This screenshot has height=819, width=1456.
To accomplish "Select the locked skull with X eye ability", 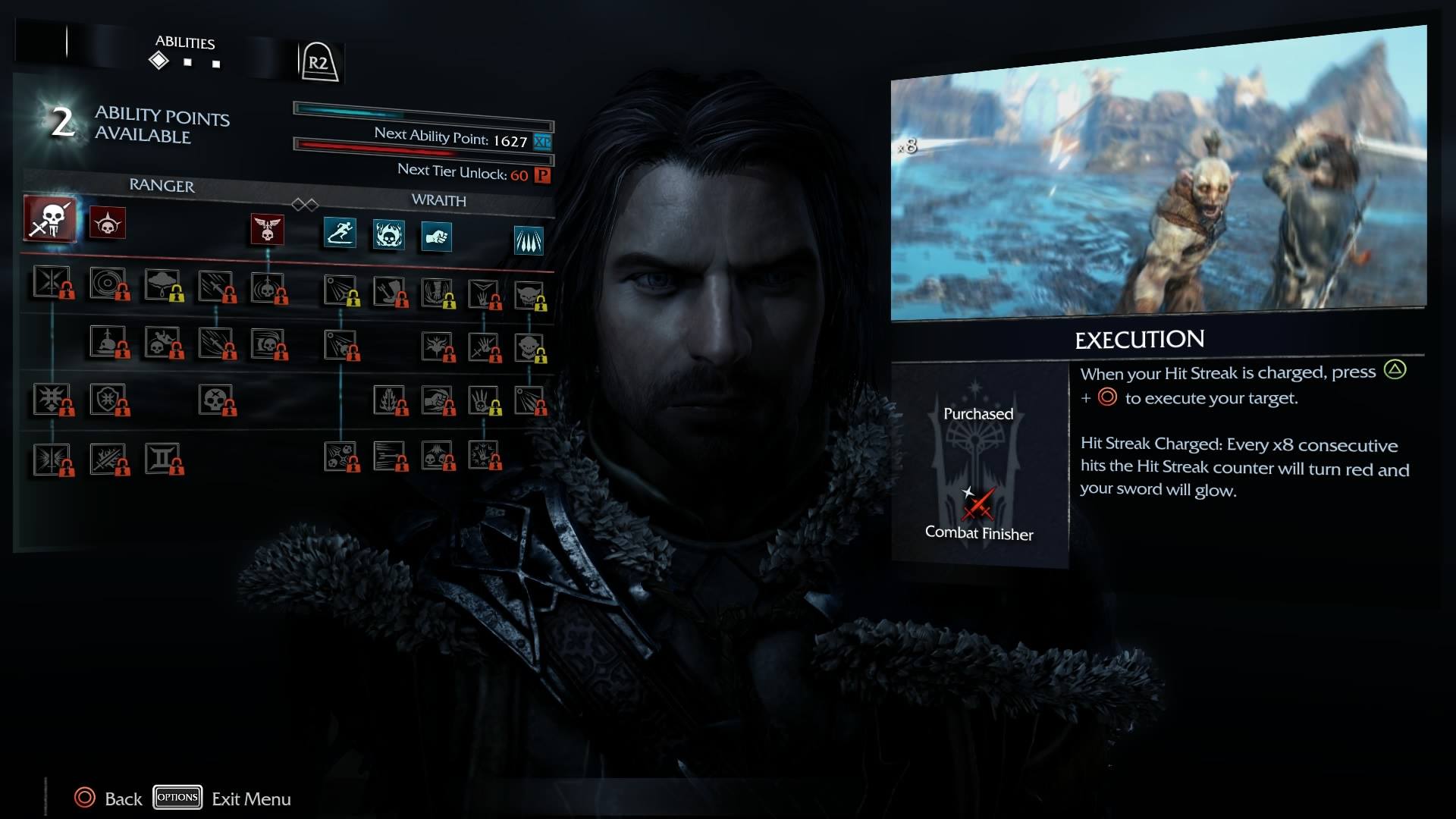I will (215, 399).
